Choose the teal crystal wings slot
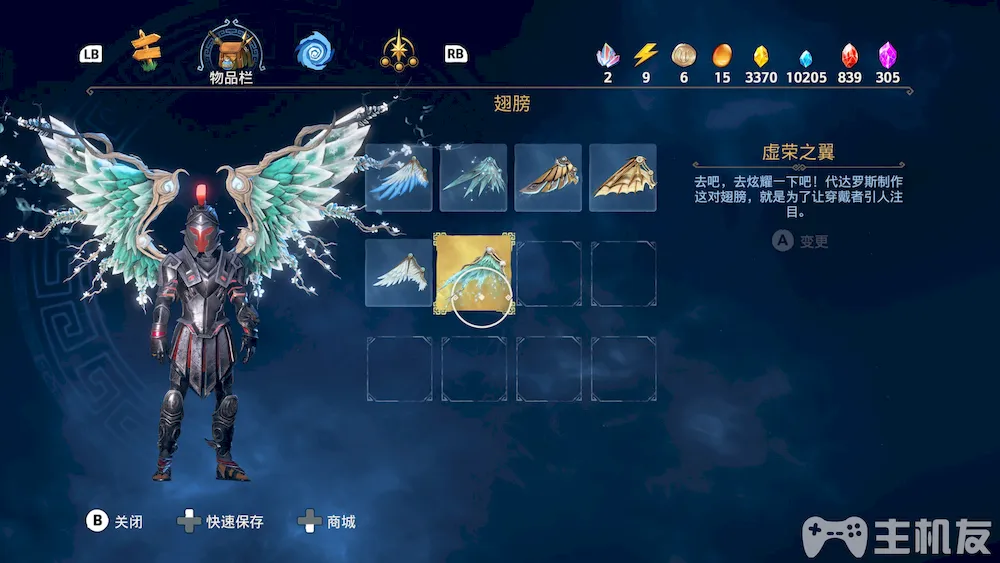Viewport: 1000px width, 563px height. (473, 177)
